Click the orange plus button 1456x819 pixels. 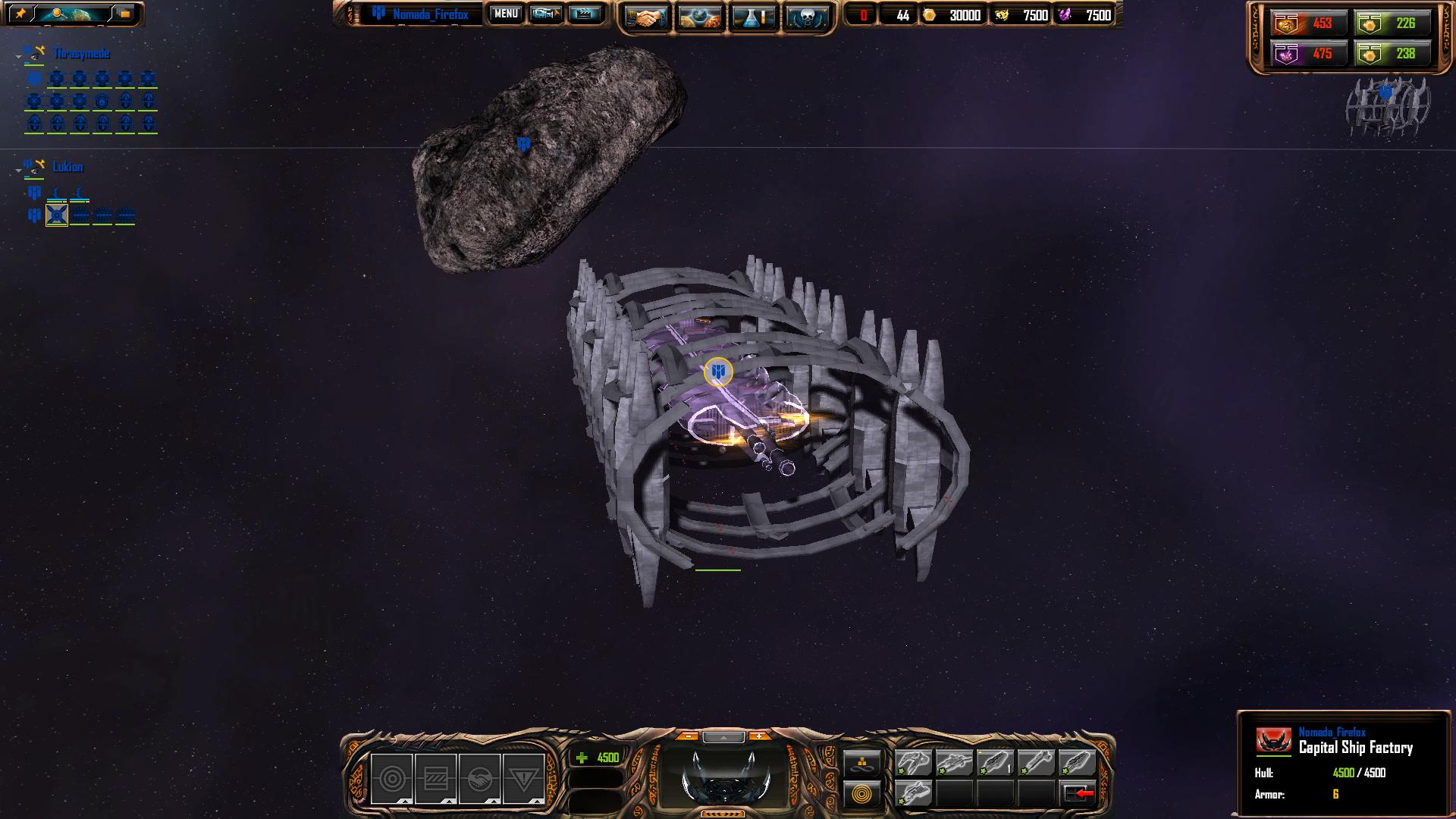click(758, 736)
